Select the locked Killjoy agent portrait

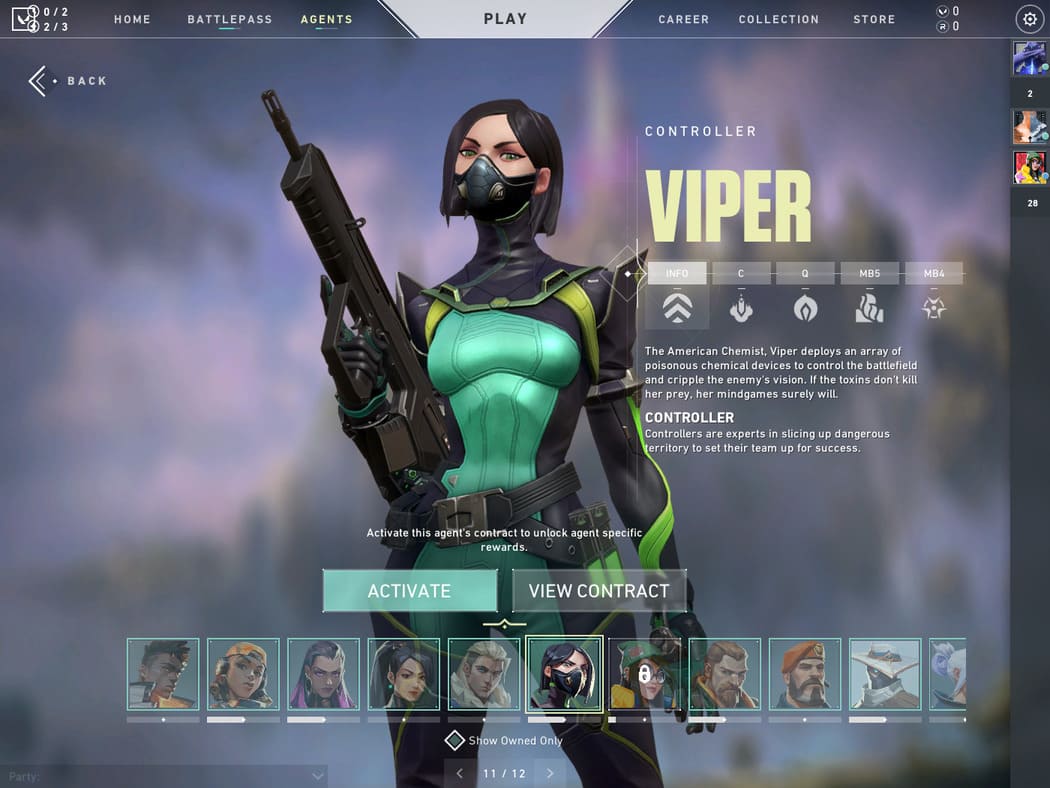pyautogui.click(x=644, y=674)
